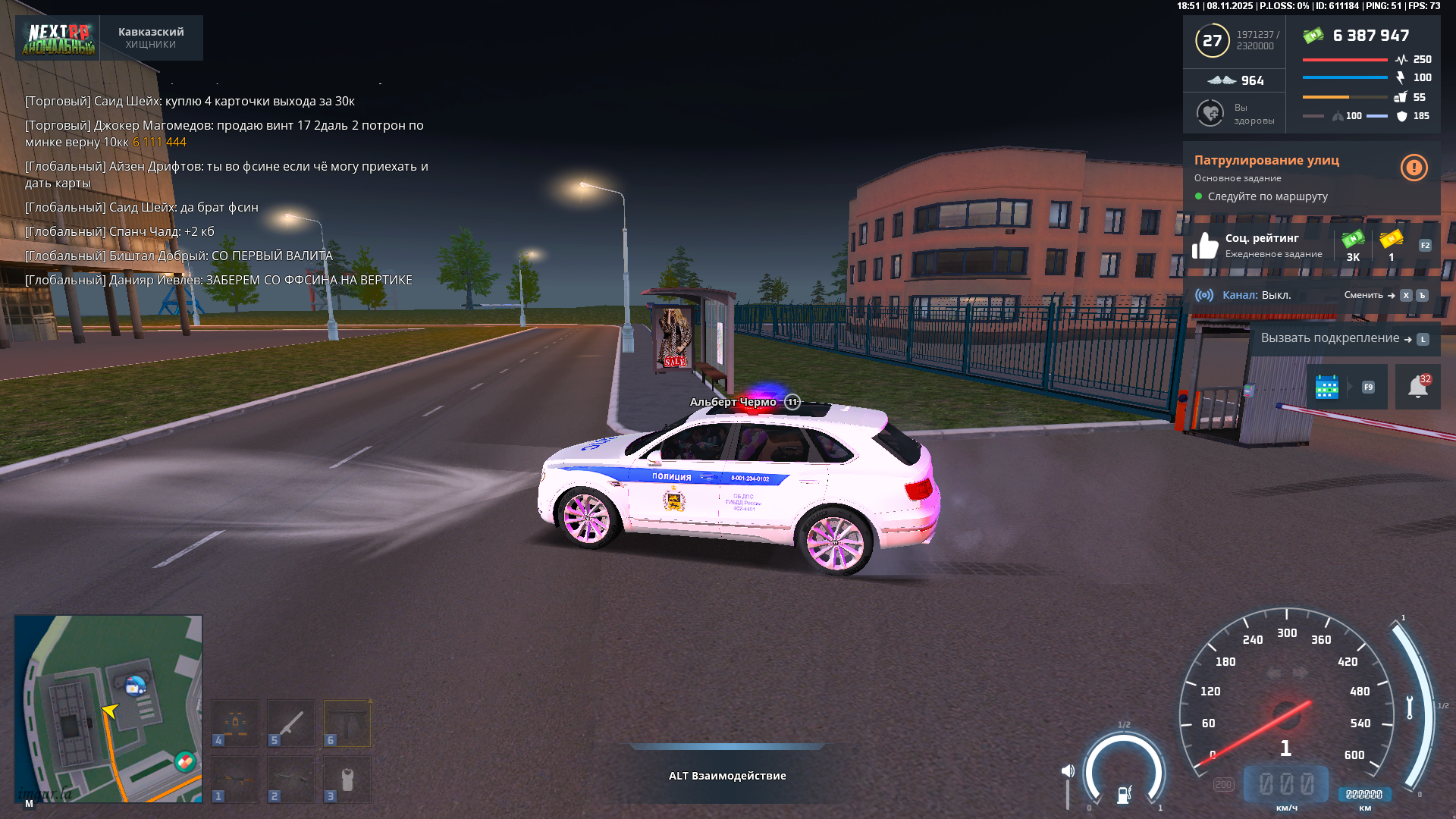Screen dimensions: 1456x819
Task: Open the minimap
Action: click(108, 708)
